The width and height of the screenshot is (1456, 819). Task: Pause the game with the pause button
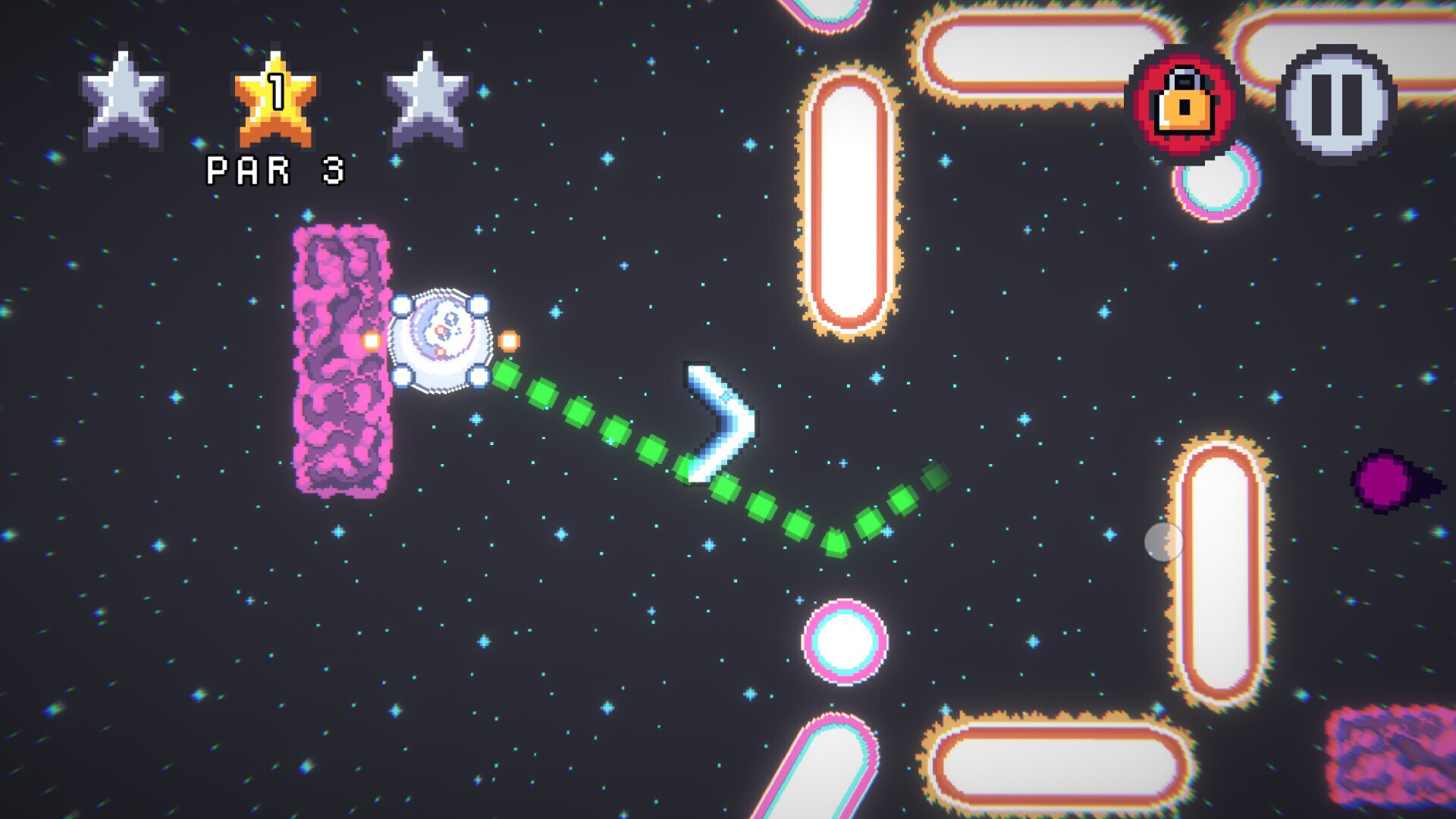[x=1336, y=104]
